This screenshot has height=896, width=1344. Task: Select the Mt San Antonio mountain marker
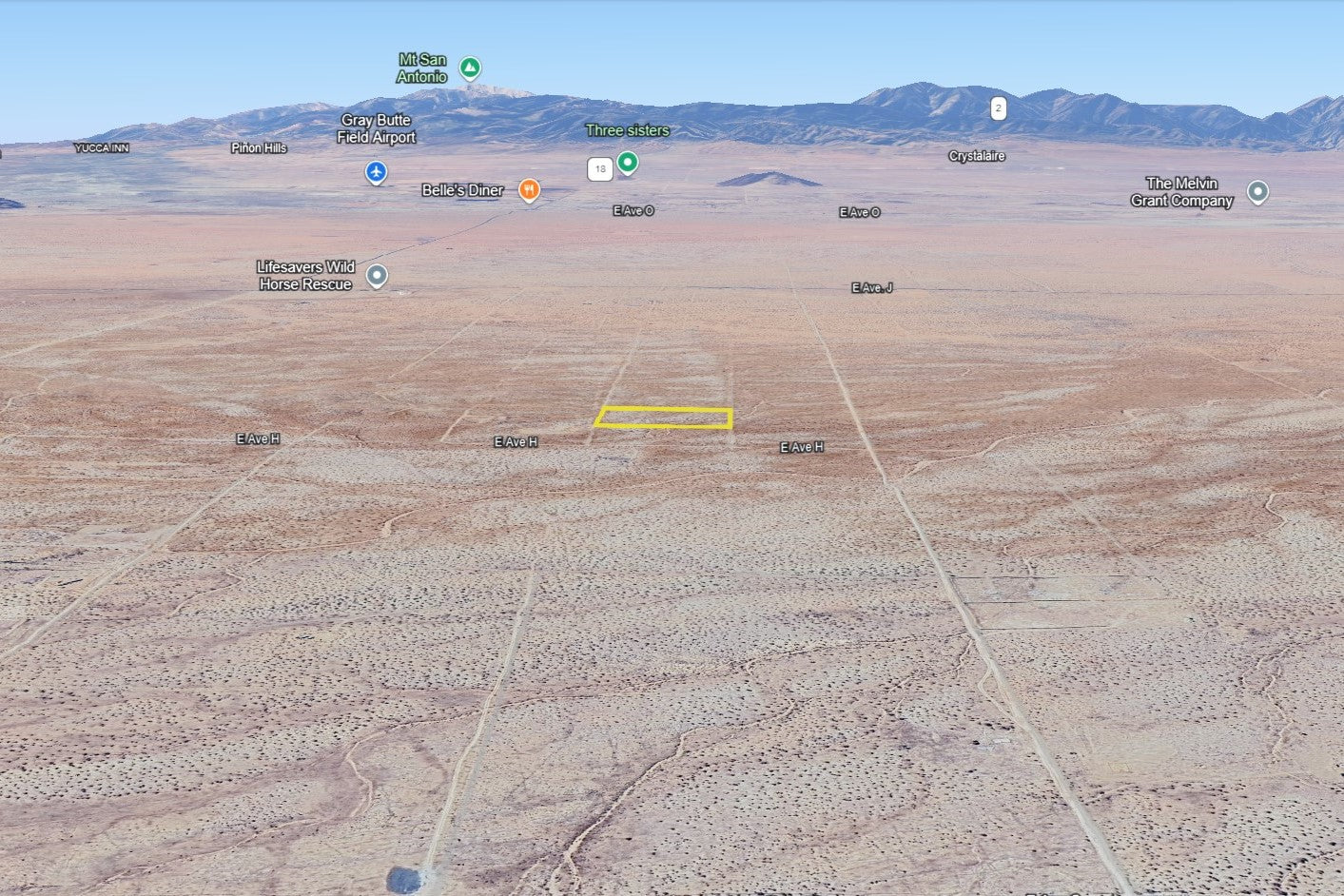[469, 68]
